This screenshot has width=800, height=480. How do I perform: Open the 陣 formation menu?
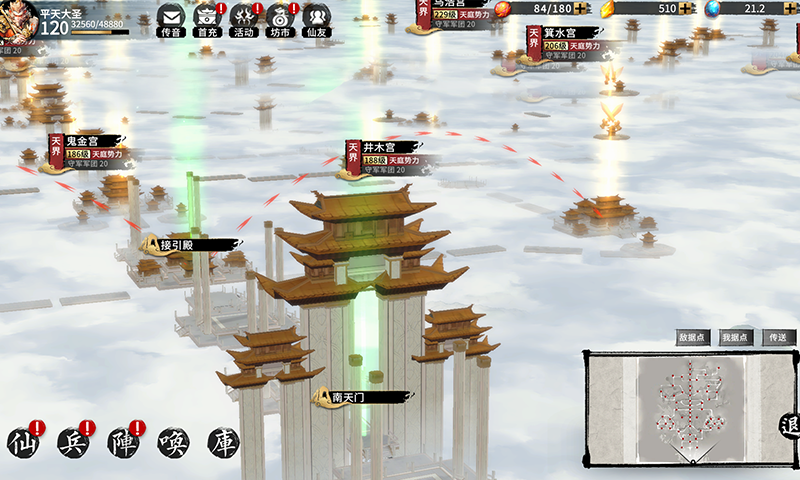point(122,442)
